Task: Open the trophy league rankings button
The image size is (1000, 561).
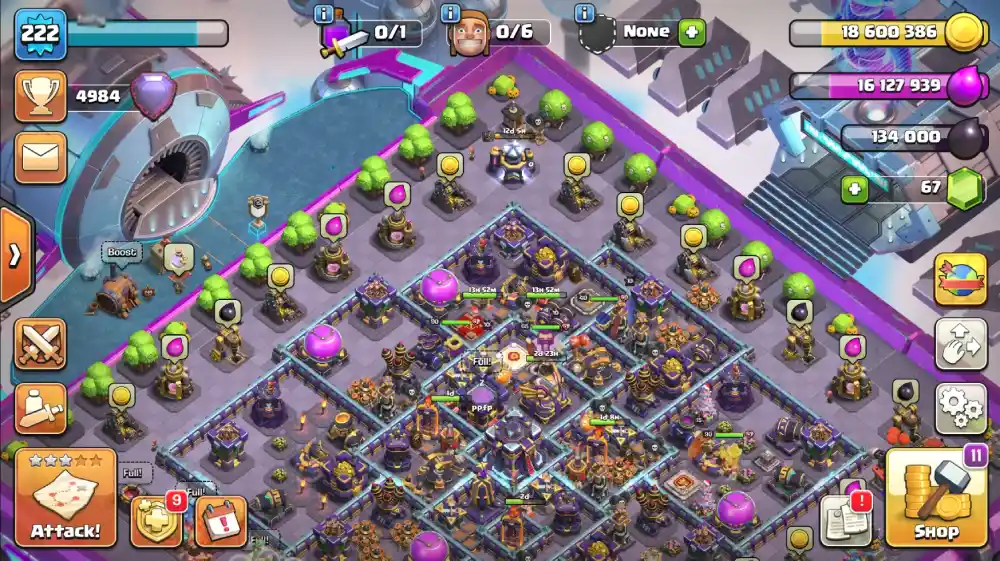Action: point(40,97)
